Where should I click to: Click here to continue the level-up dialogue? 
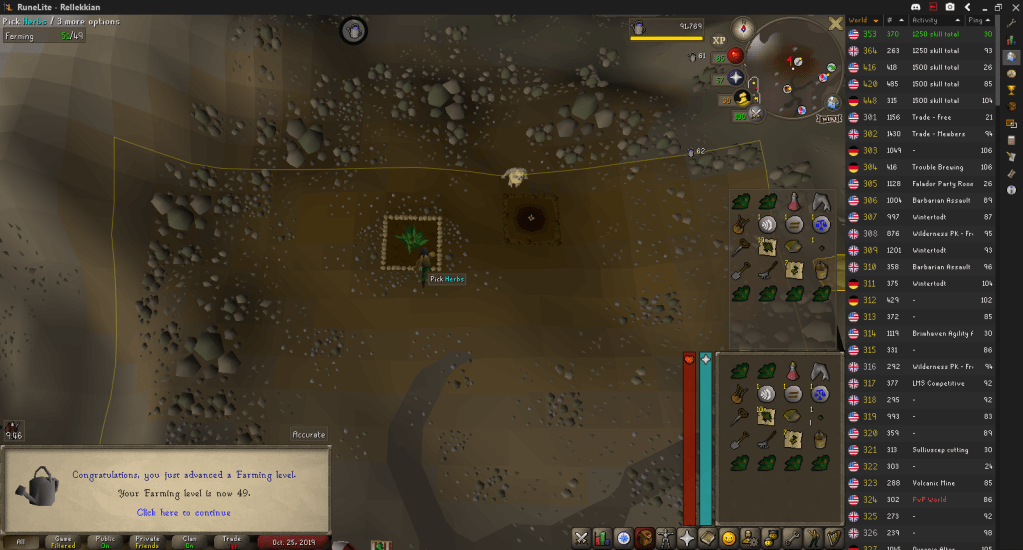(x=182, y=512)
